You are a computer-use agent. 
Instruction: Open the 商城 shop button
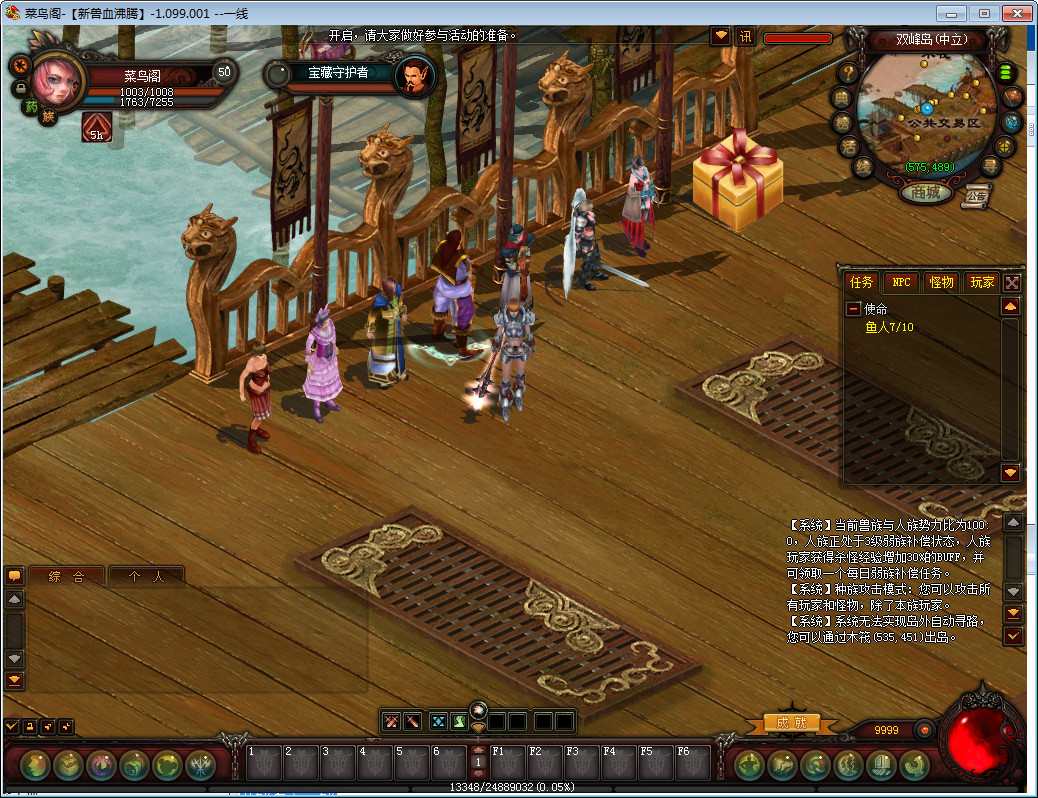tap(925, 192)
